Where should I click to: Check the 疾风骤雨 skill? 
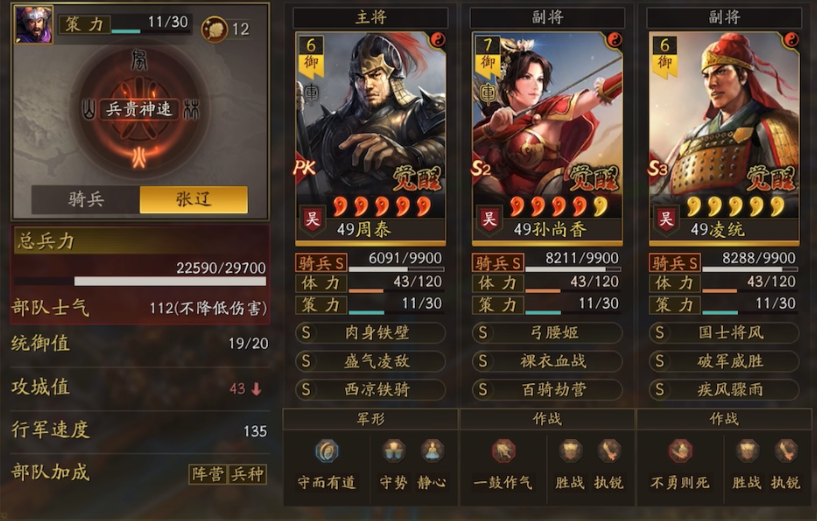pos(723,389)
